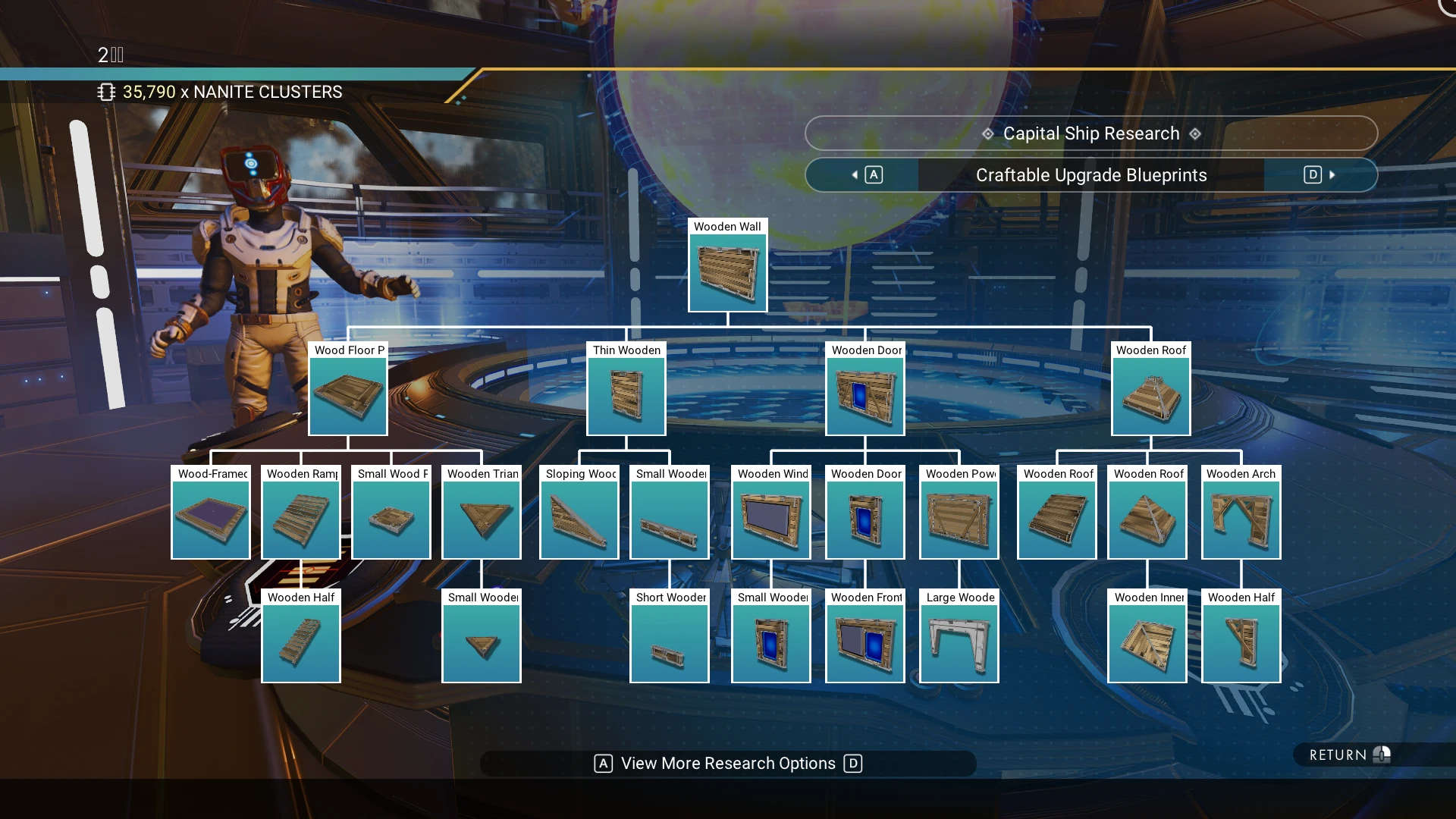This screenshot has height=819, width=1456.
Task: Select the Wooden Wall root blueprint
Action: (727, 271)
